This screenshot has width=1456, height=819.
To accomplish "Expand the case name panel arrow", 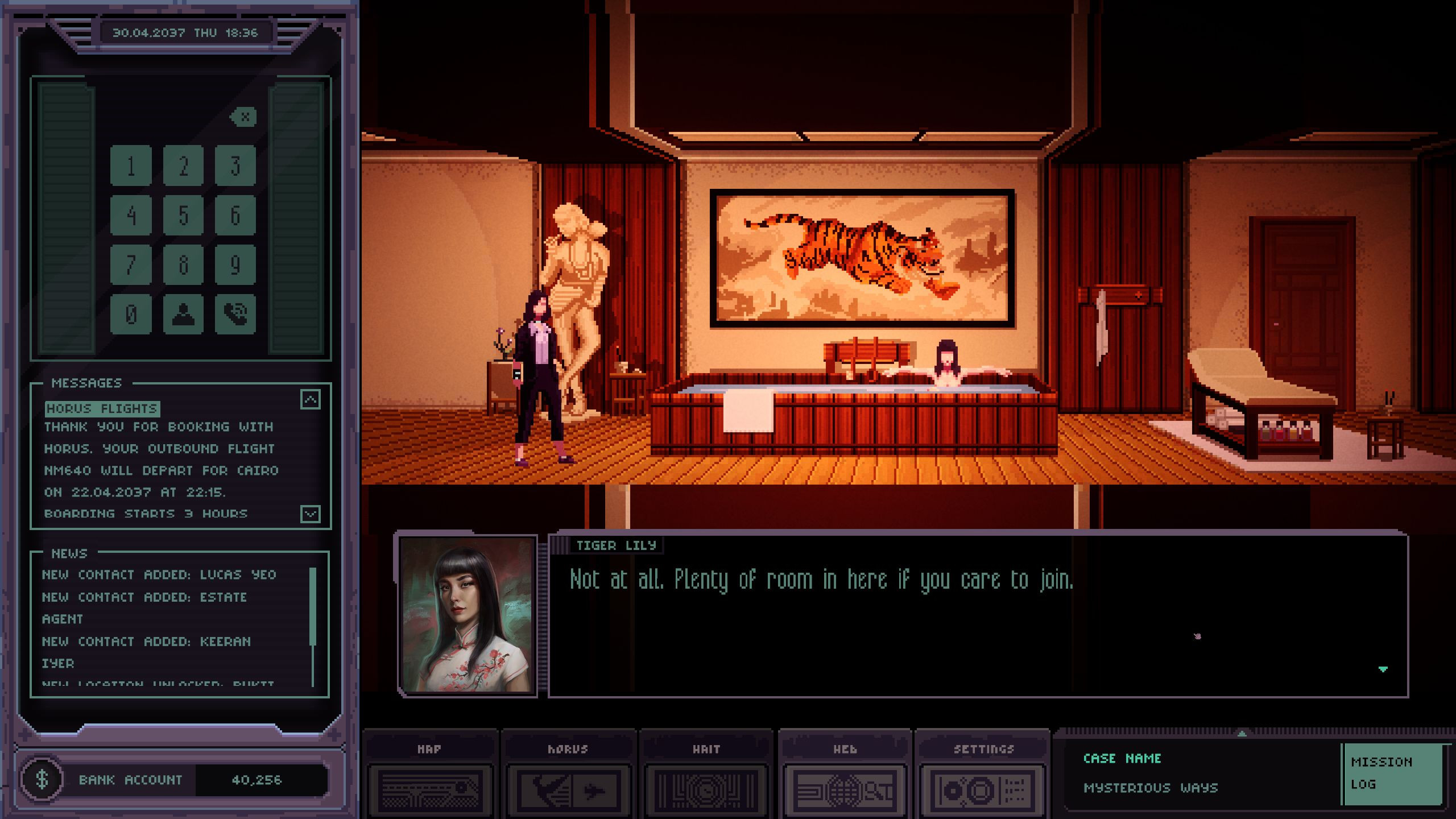I will click(x=1242, y=734).
